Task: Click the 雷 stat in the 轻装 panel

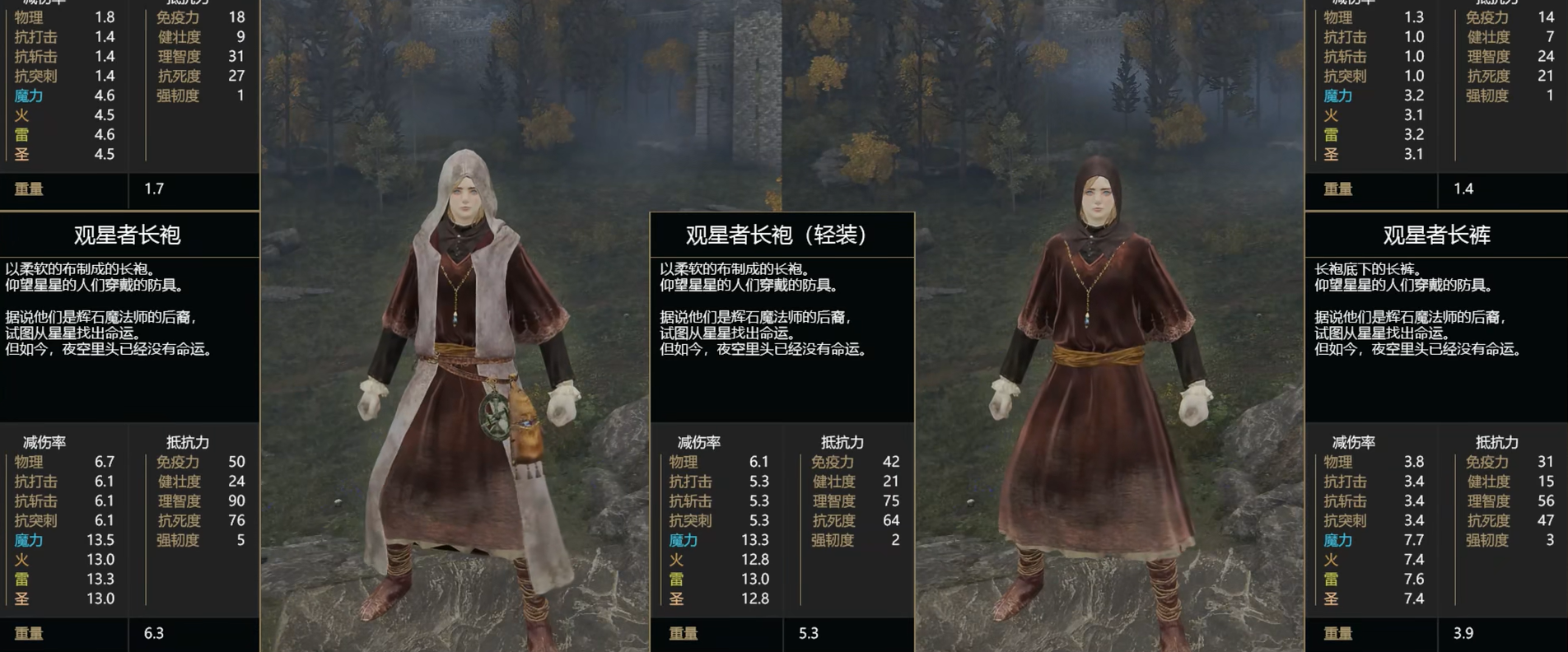Action: click(x=677, y=580)
